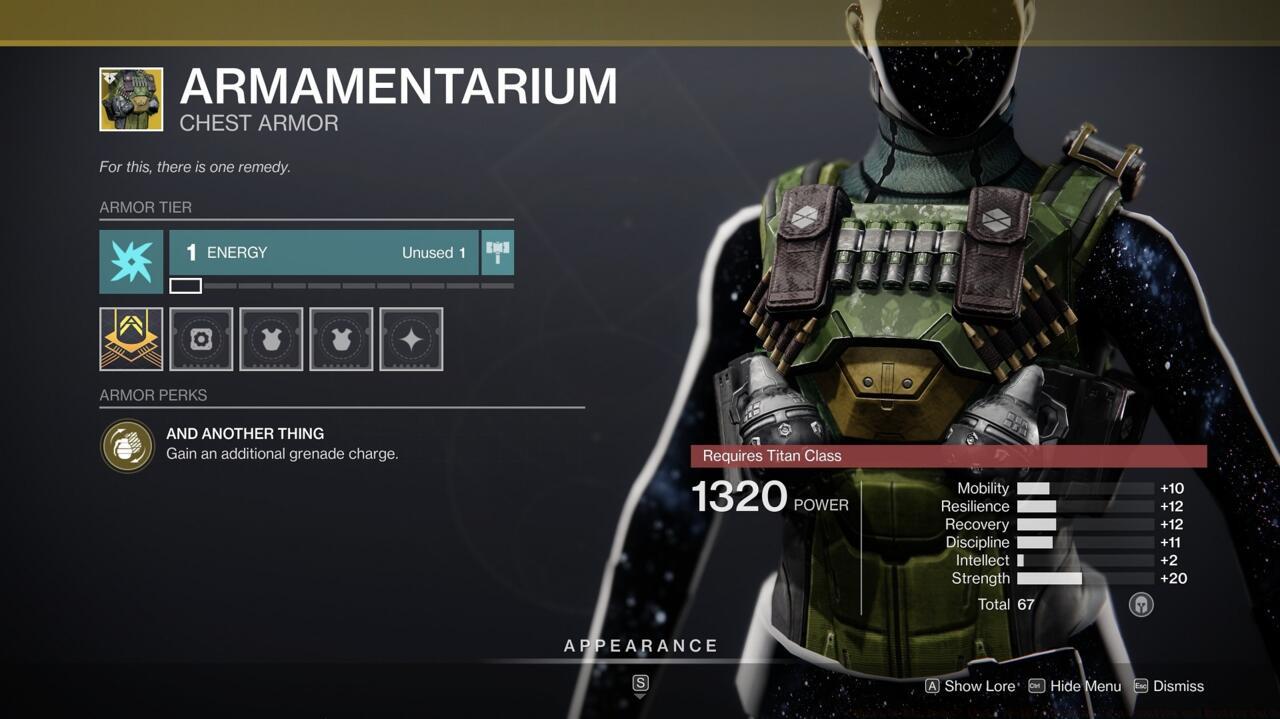Click the Armamentarium chest armor thumbnail

pyautogui.click(x=131, y=99)
